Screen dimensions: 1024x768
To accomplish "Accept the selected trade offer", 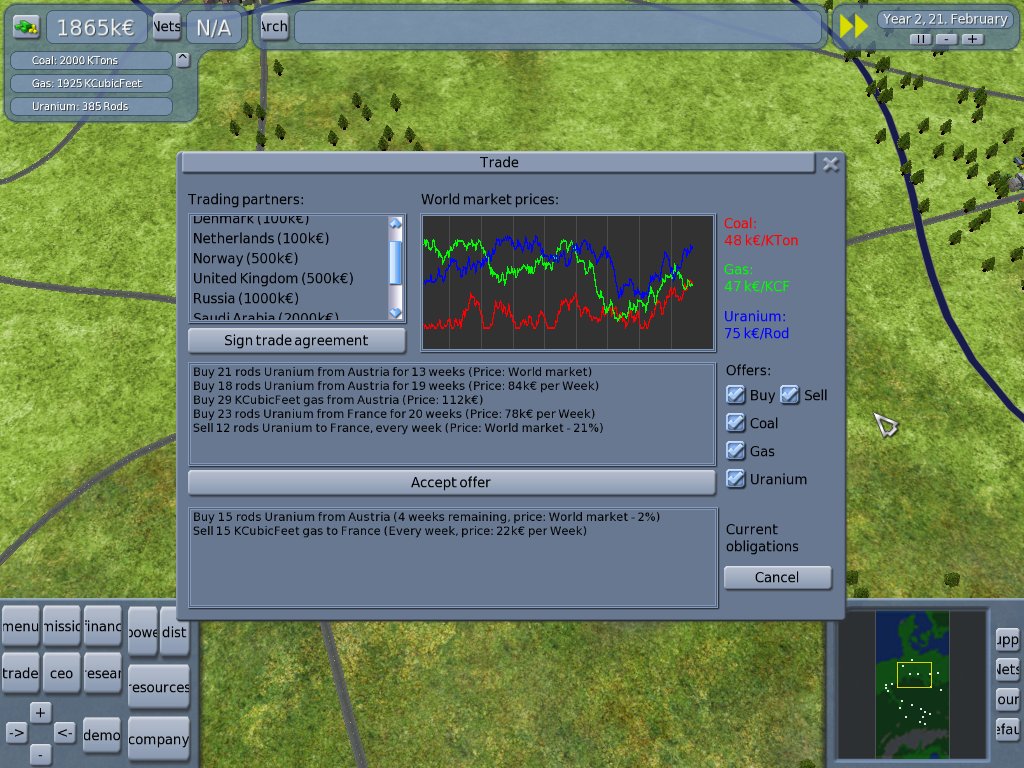I will pyautogui.click(x=451, y=482).
